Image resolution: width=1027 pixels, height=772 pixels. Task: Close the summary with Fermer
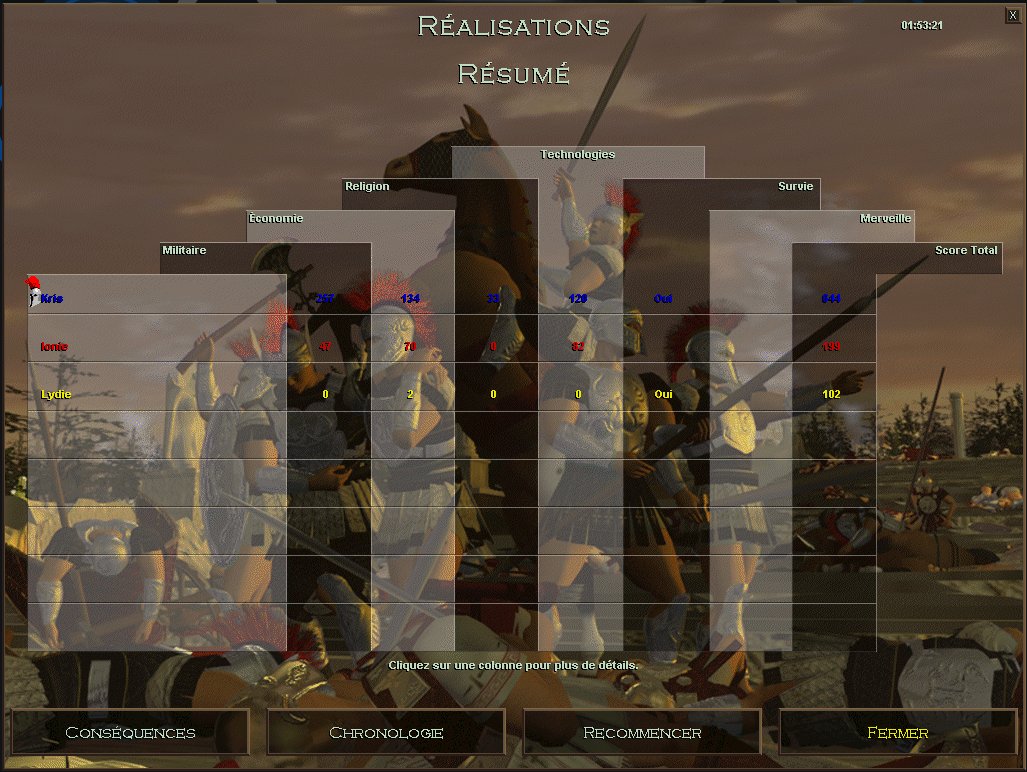897,733
